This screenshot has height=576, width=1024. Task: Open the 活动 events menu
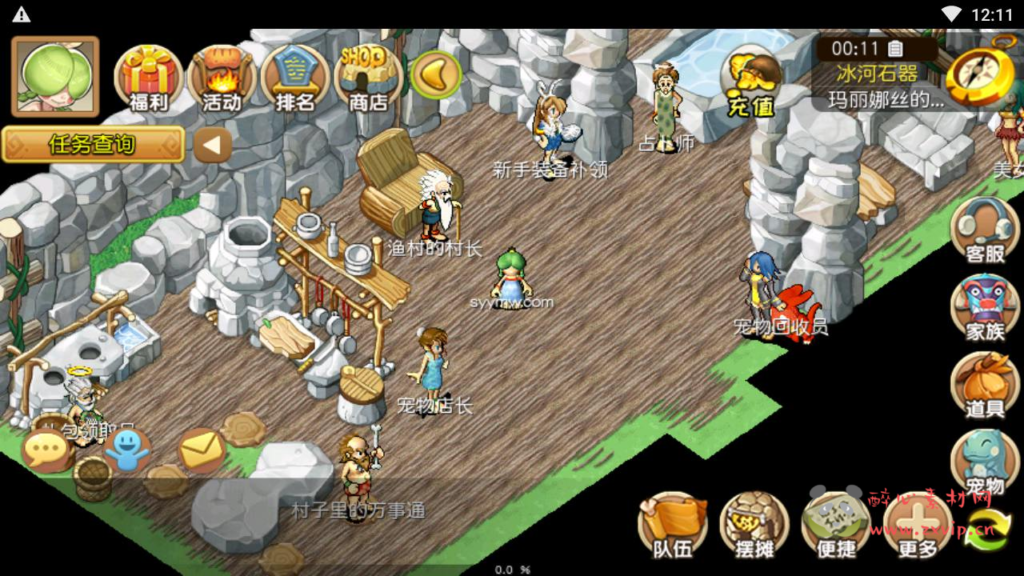click(221, 76)
